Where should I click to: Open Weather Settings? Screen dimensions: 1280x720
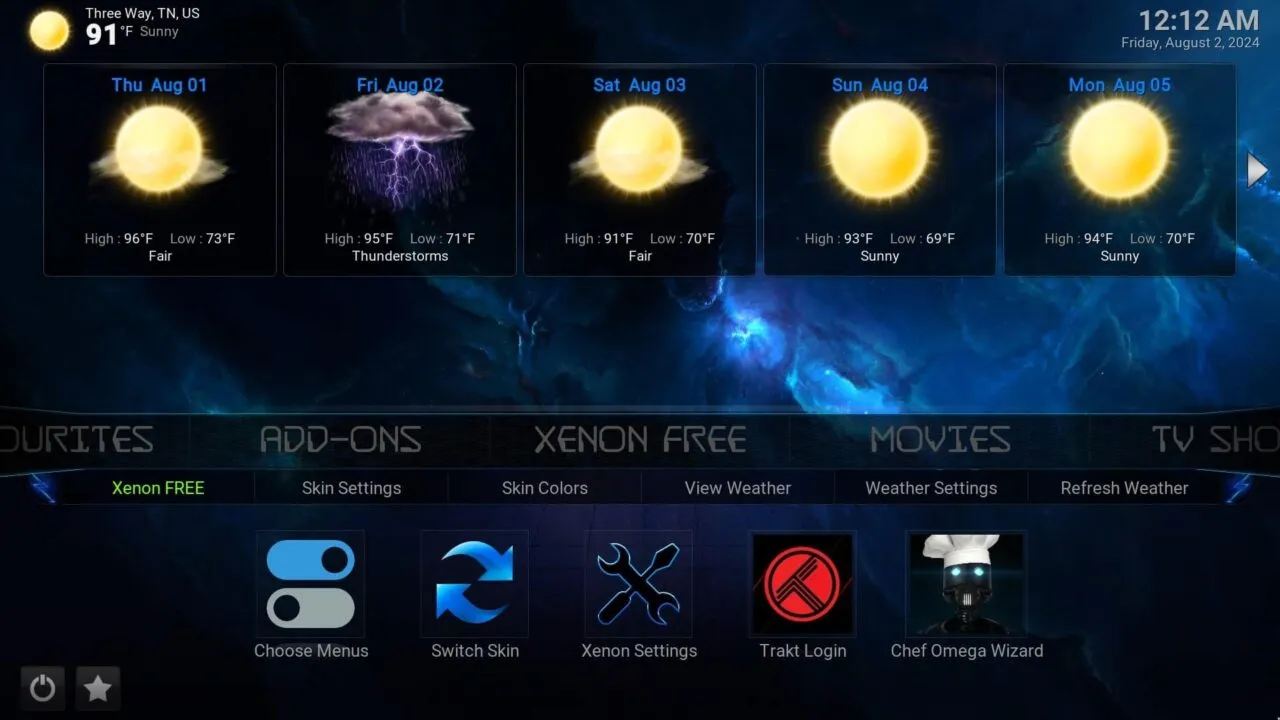pyautogui.click(x=931, y=488)
